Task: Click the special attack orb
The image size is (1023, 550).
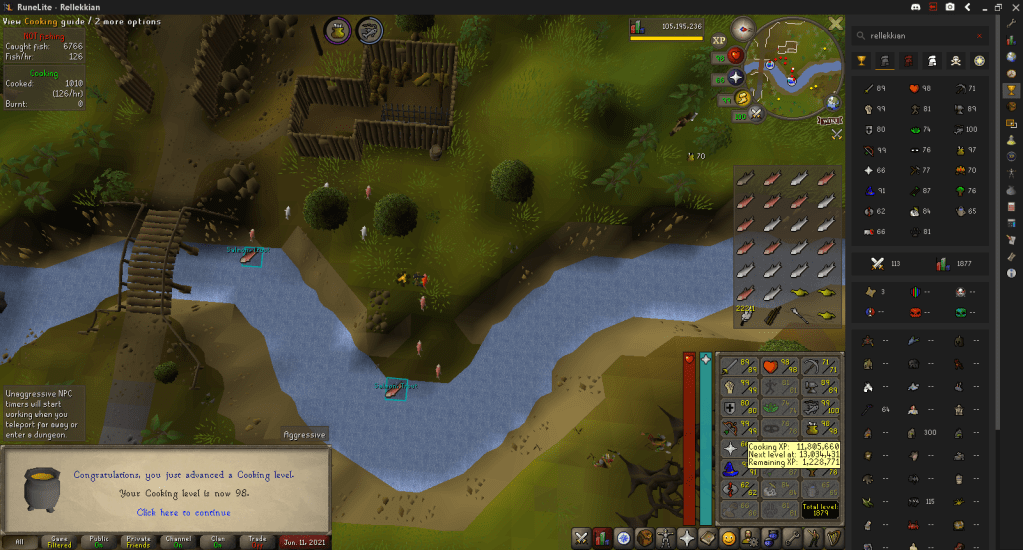Action: point(755,113)
